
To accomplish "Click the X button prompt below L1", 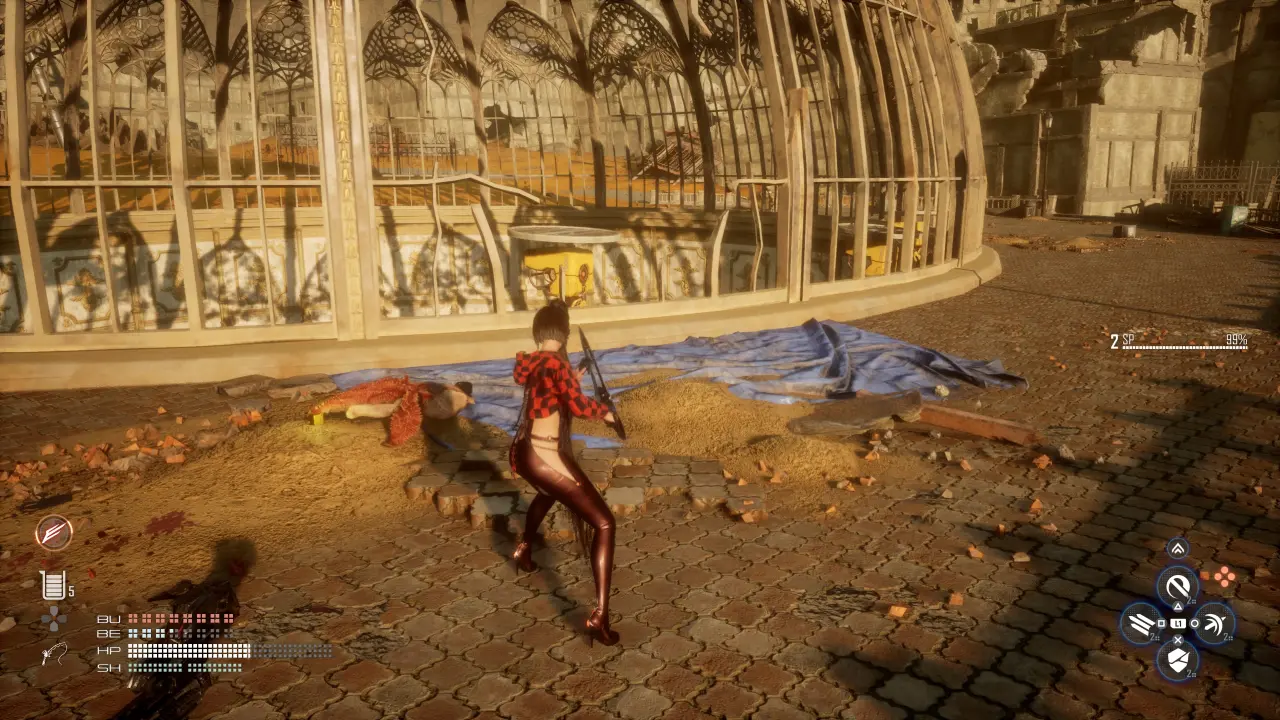I will click(x=1178, y=639).
